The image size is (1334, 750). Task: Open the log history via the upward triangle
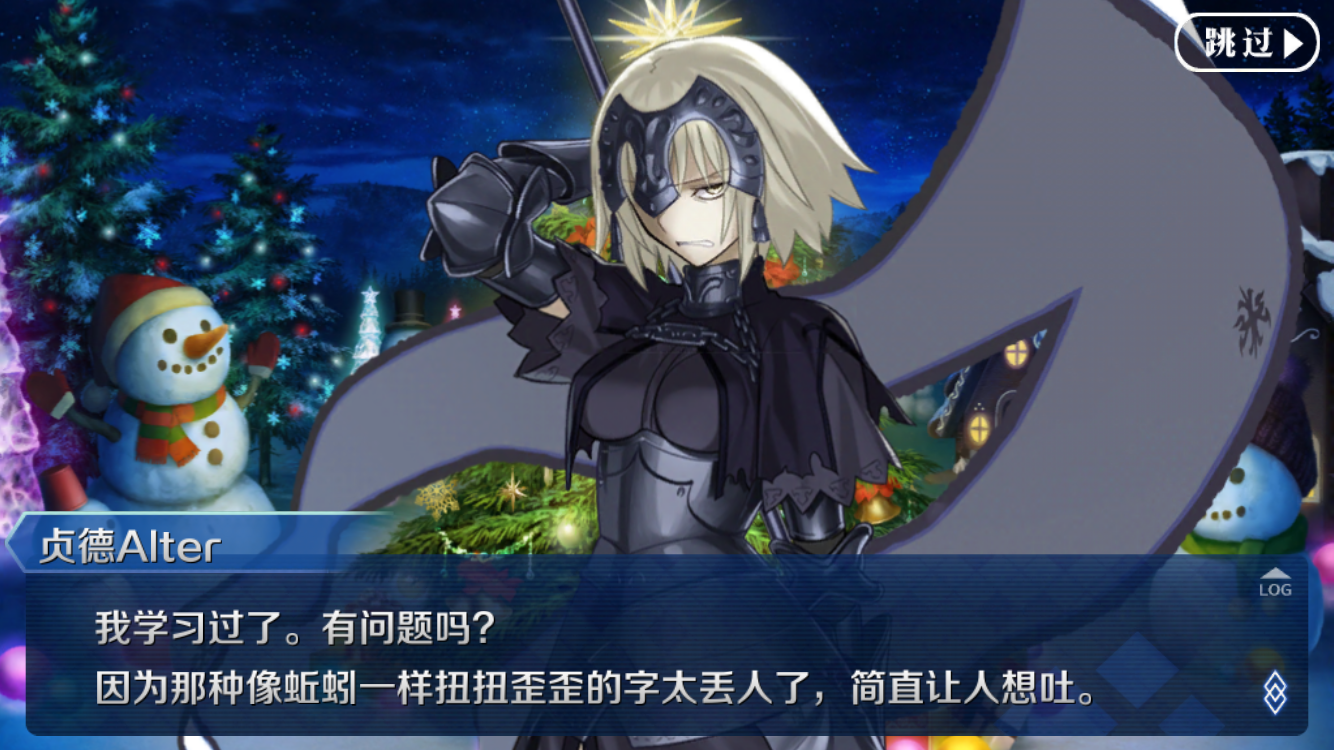(1276, 572)
